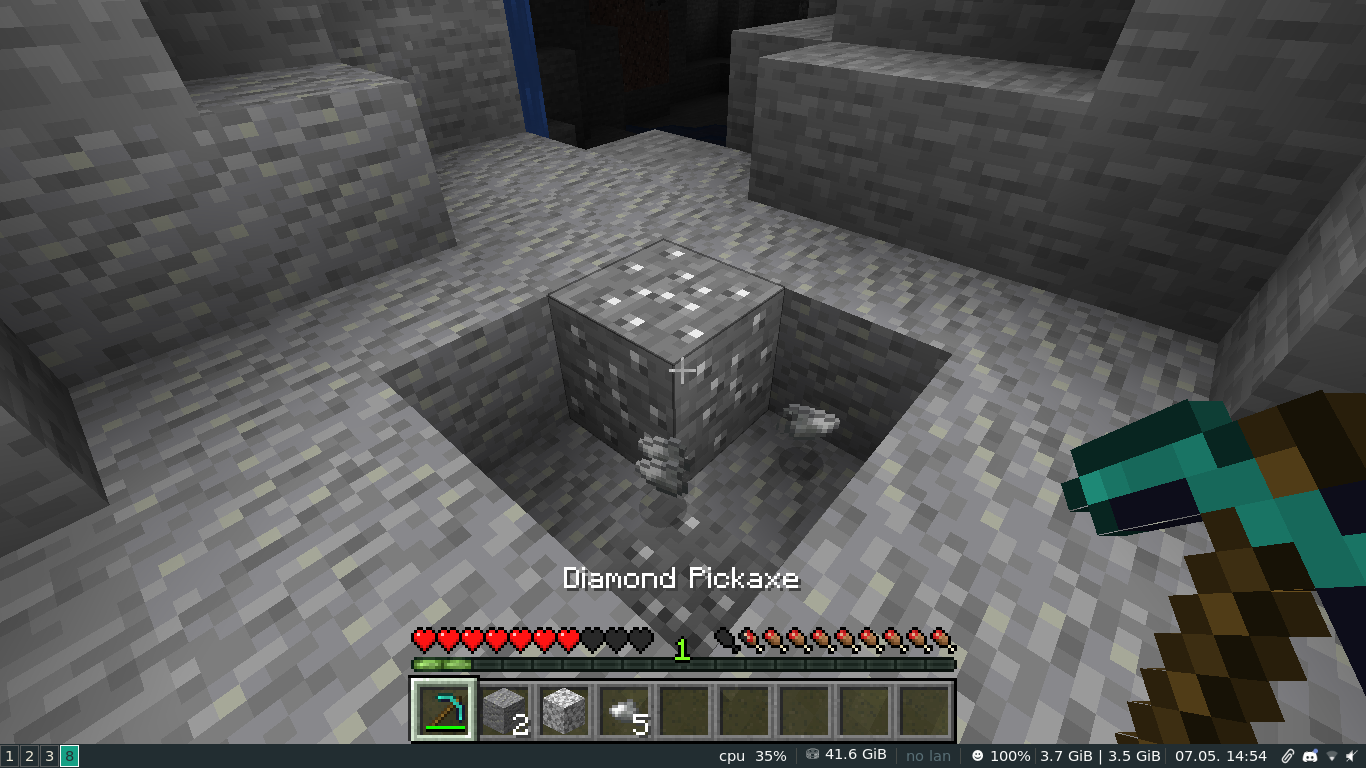Select the Diamond Pickaxe in hotbar slot one
Image resolution: width=1366 pixels, height=768 pixels.
point(445,711)
